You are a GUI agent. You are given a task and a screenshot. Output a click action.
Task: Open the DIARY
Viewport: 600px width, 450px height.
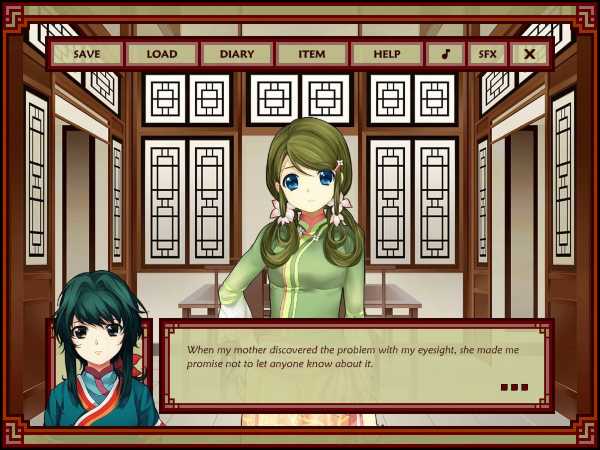pos(237,54)
